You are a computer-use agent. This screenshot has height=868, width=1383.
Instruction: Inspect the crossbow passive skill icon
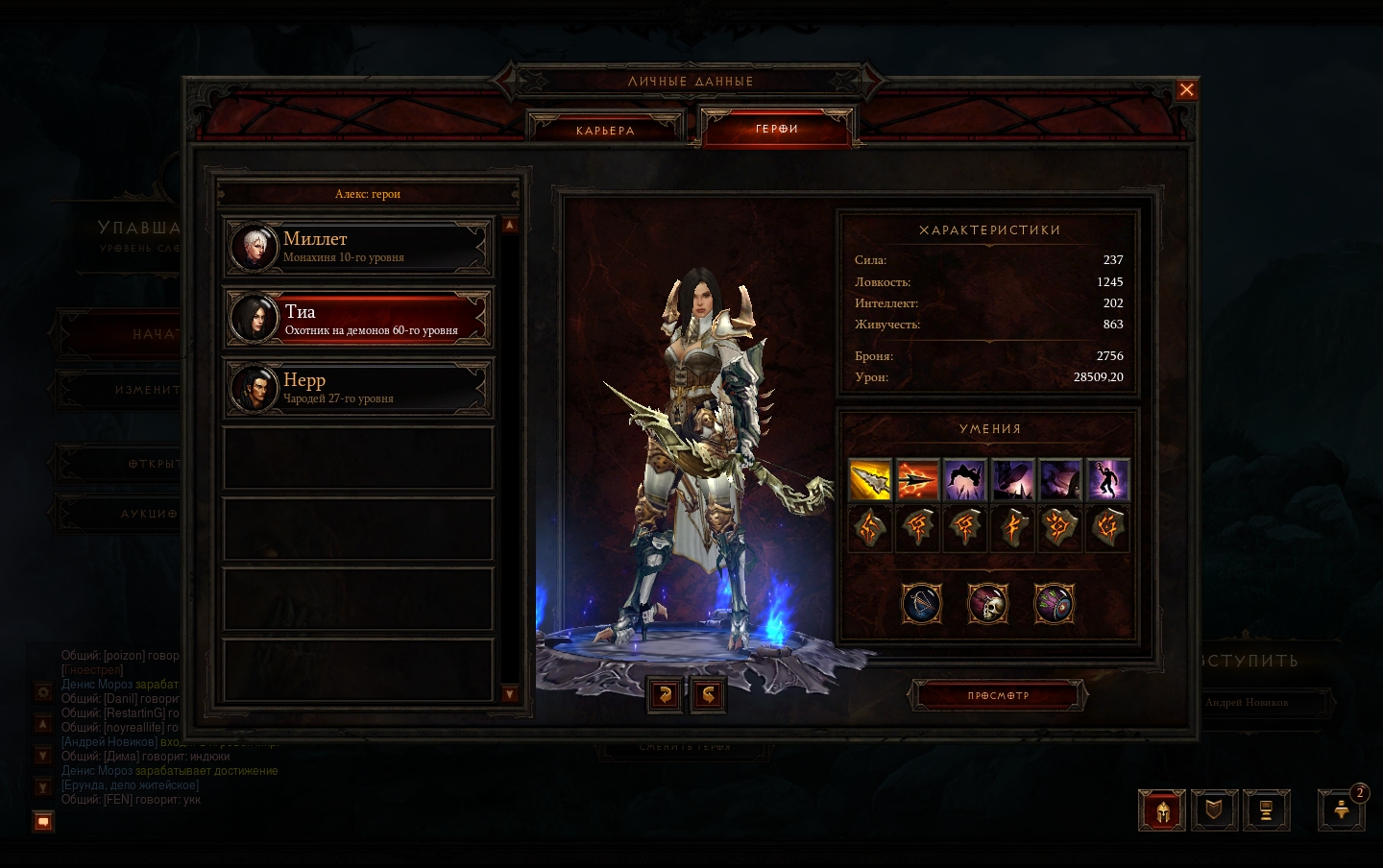coord(922,604)
